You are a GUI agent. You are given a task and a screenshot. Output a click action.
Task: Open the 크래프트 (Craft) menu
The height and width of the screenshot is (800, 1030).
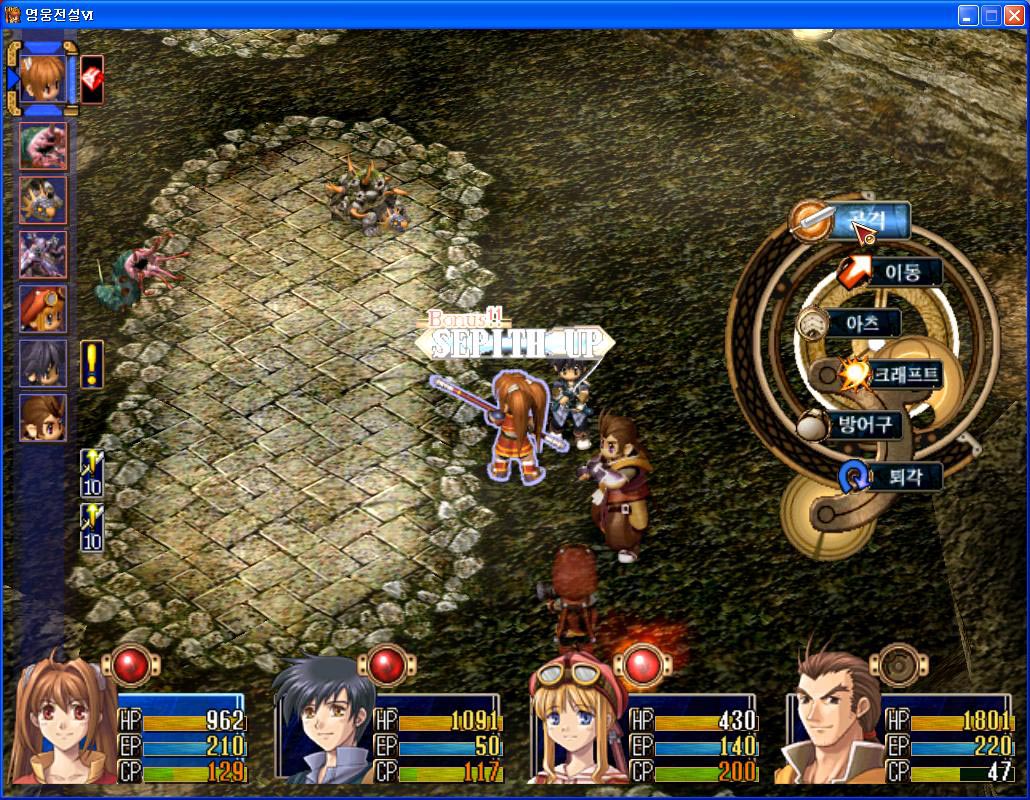click(904, 375)
